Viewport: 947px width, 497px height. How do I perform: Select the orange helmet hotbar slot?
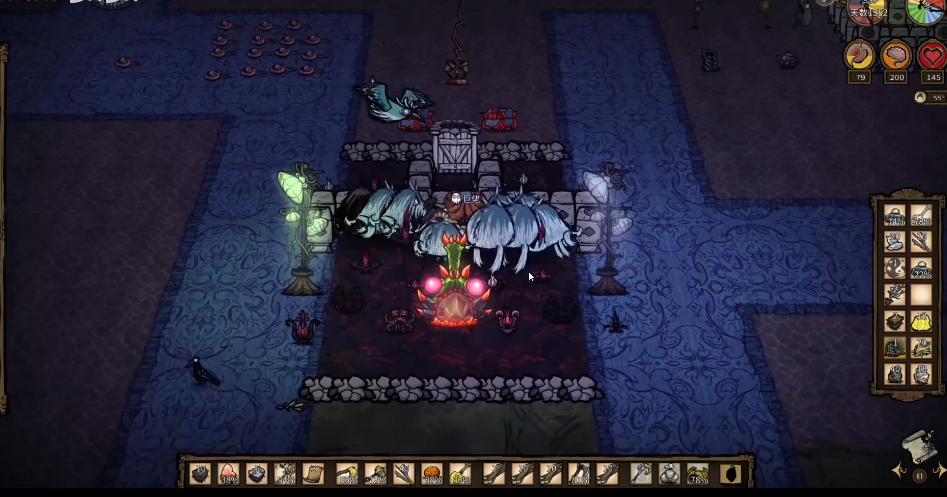[x=433, y=473]
